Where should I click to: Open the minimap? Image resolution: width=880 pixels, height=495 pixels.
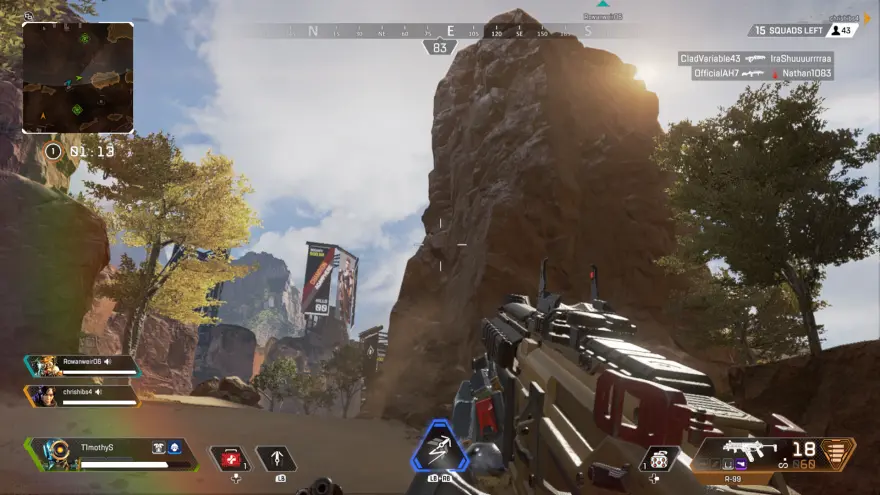point(78,78)
